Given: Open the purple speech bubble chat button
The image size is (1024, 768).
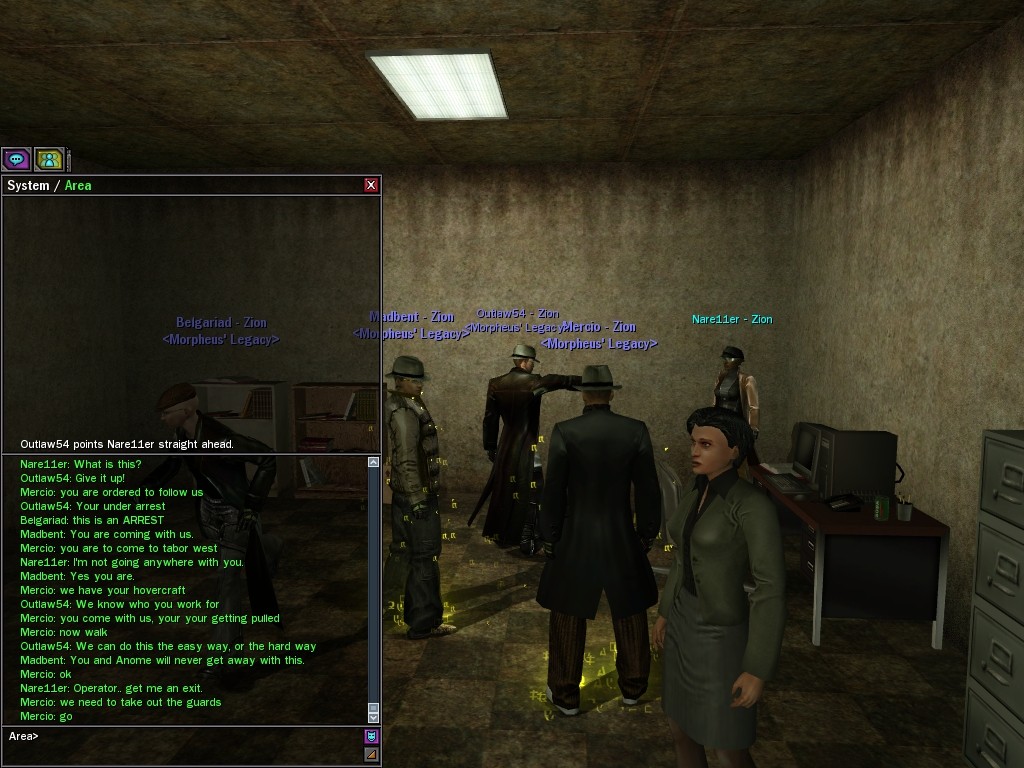Looking at the screenshot, I should click(x=16, y=159).
